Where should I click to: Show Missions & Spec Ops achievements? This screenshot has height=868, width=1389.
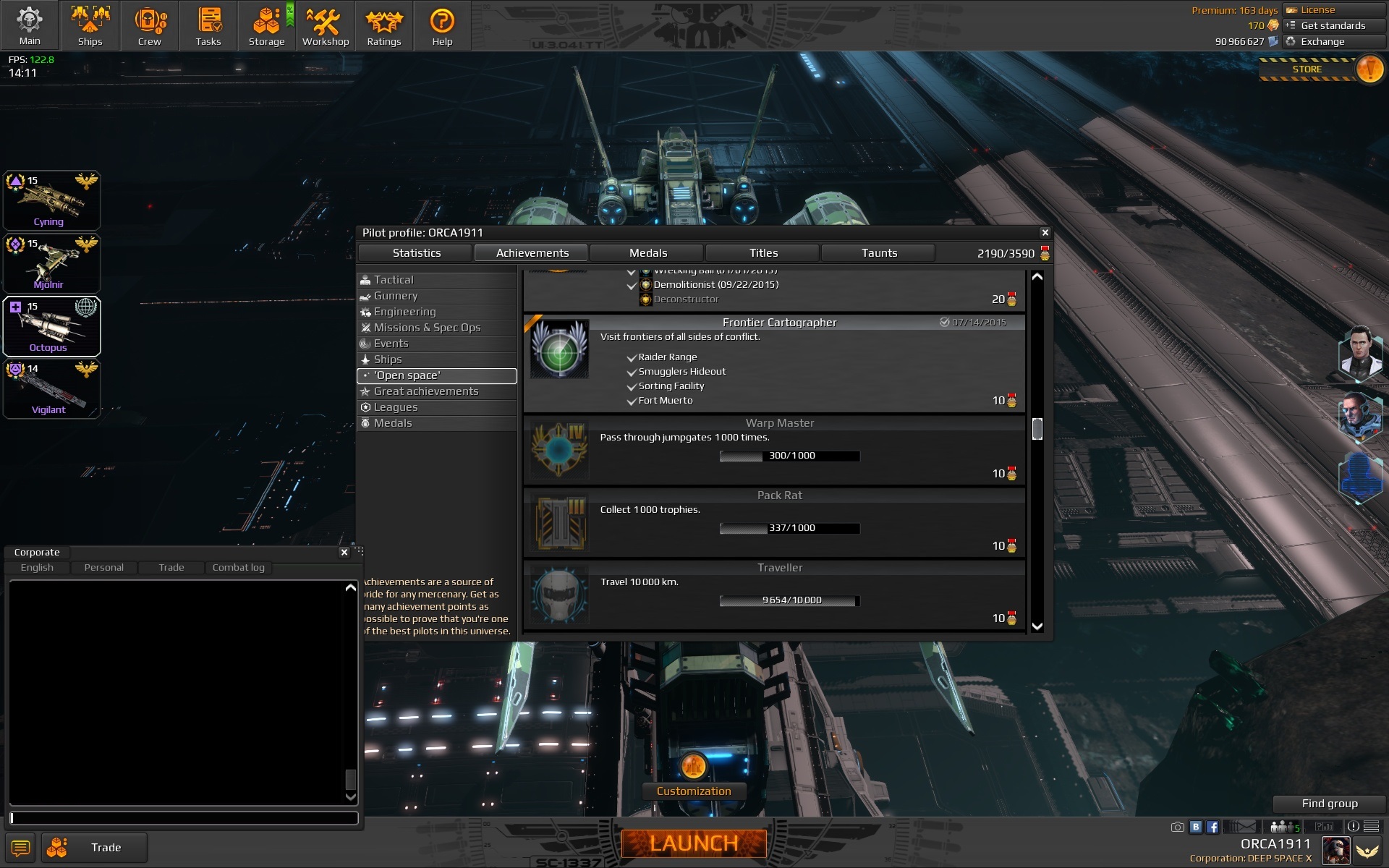tap(427, 328)
